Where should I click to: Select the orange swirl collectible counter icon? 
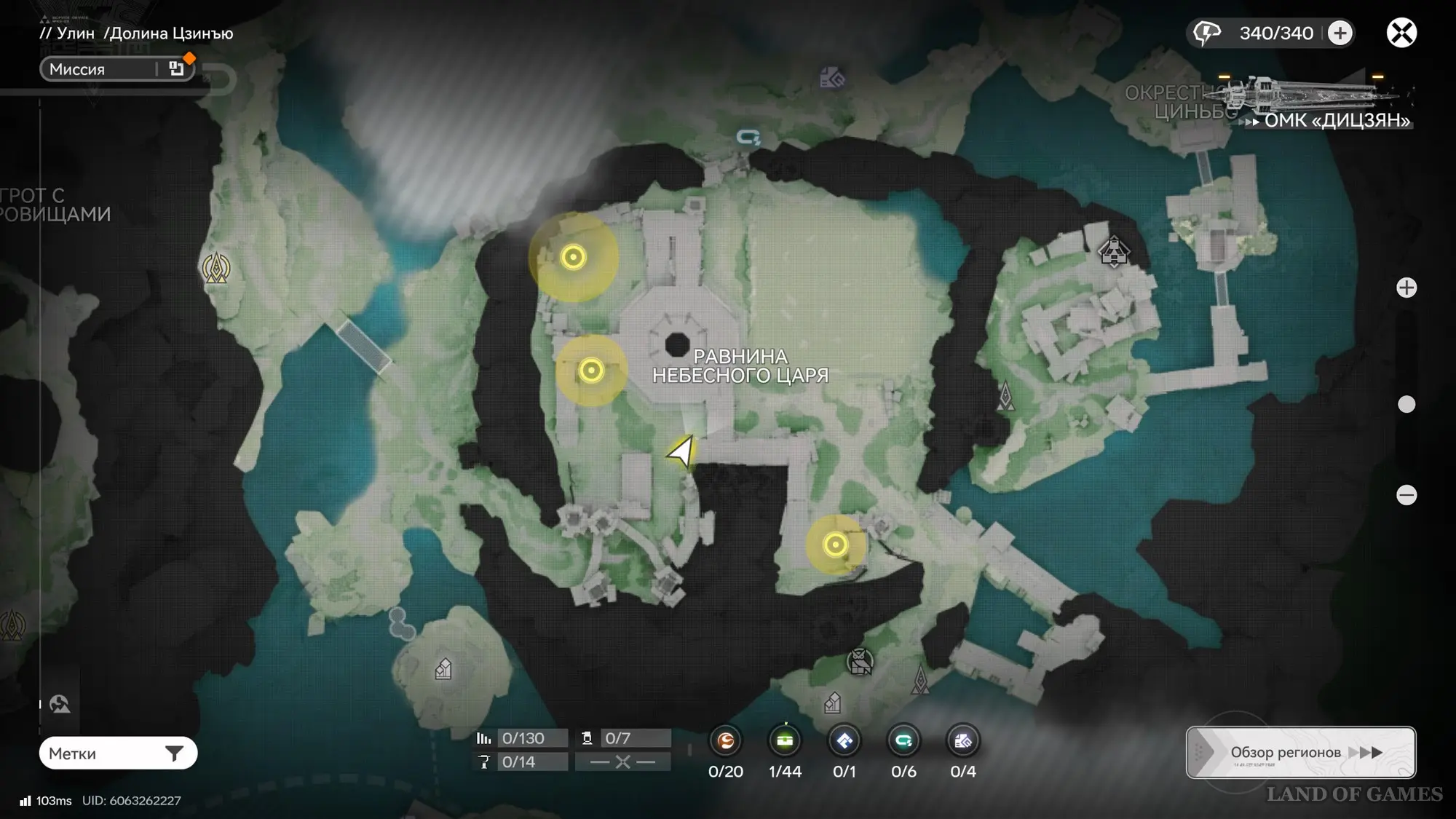tap(726, 741)
